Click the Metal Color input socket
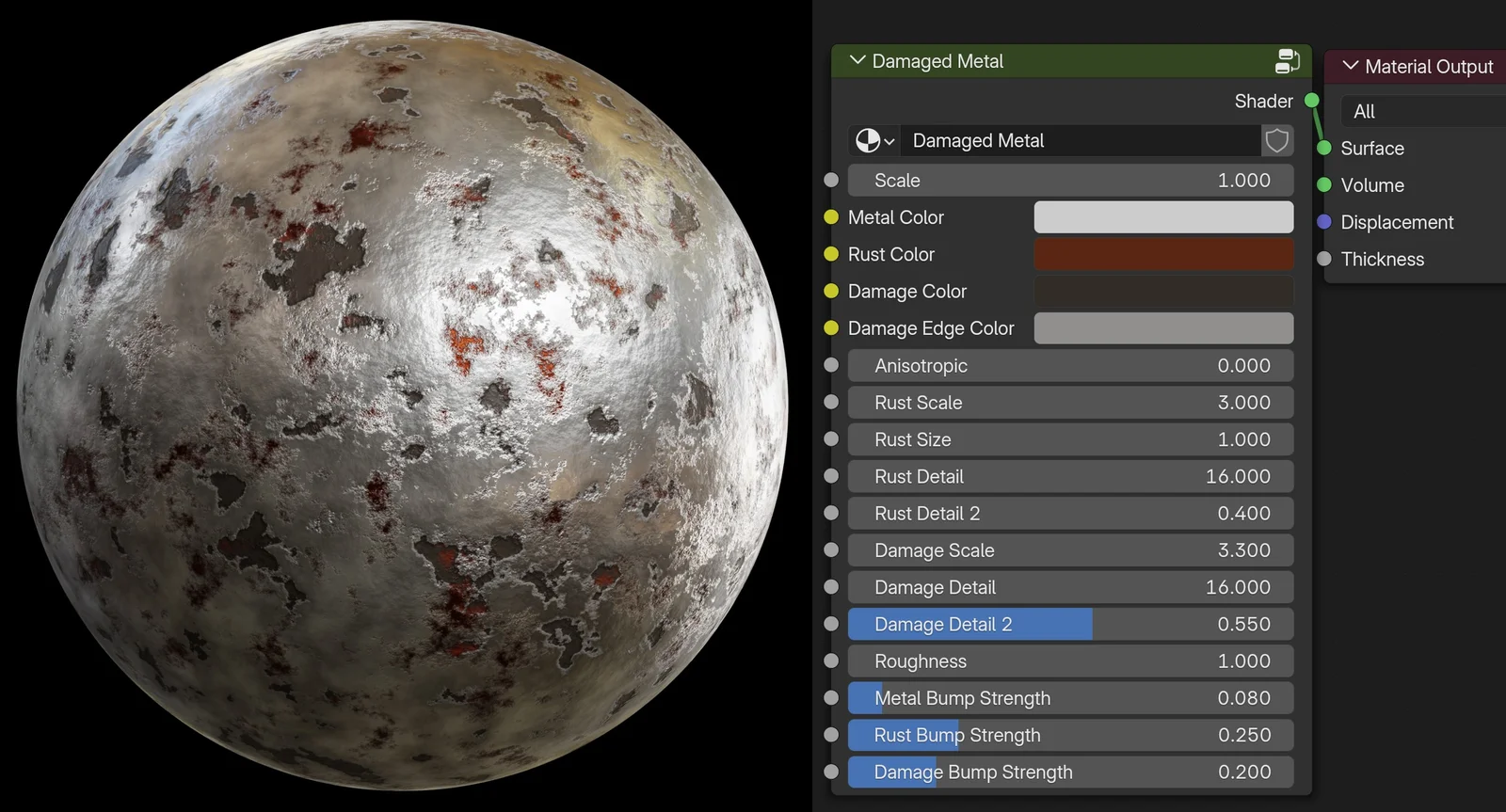 click(830, 216)
